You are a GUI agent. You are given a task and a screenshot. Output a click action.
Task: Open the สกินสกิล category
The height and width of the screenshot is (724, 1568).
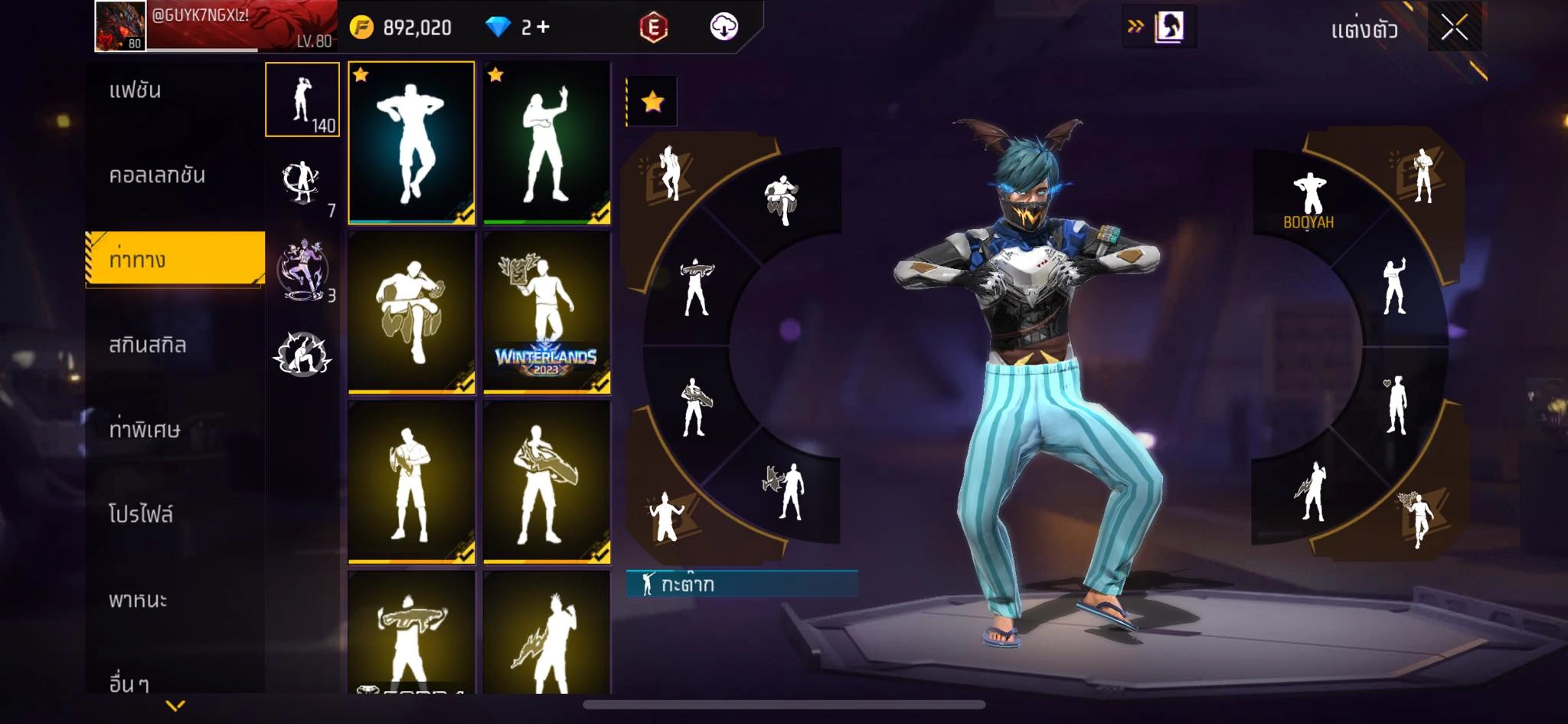coord(148,345)
